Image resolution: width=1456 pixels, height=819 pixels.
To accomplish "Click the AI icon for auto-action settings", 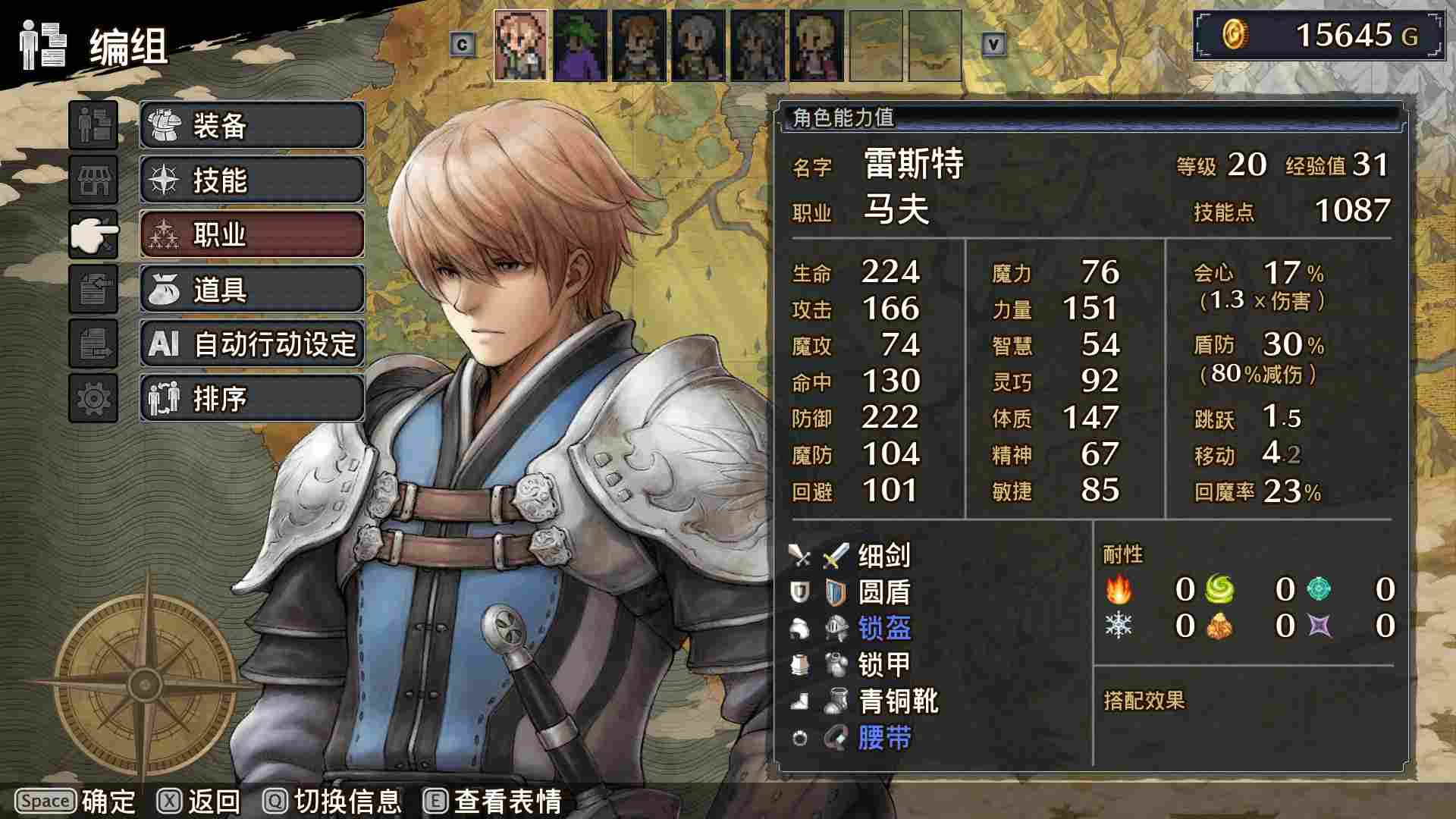I will pyautogui.click(x=165, y=344).
